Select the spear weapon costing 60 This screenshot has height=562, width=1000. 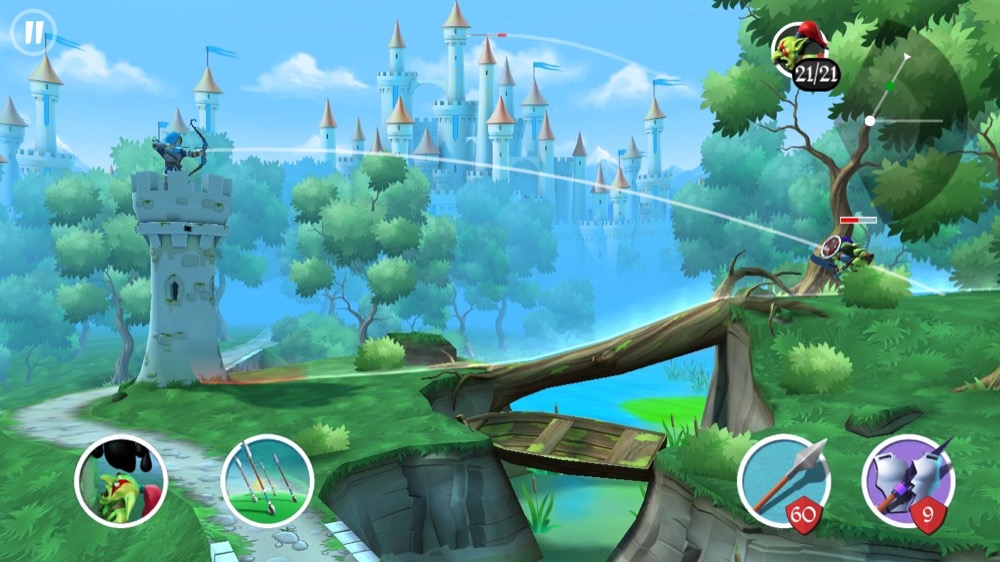[x=784, y=481]
